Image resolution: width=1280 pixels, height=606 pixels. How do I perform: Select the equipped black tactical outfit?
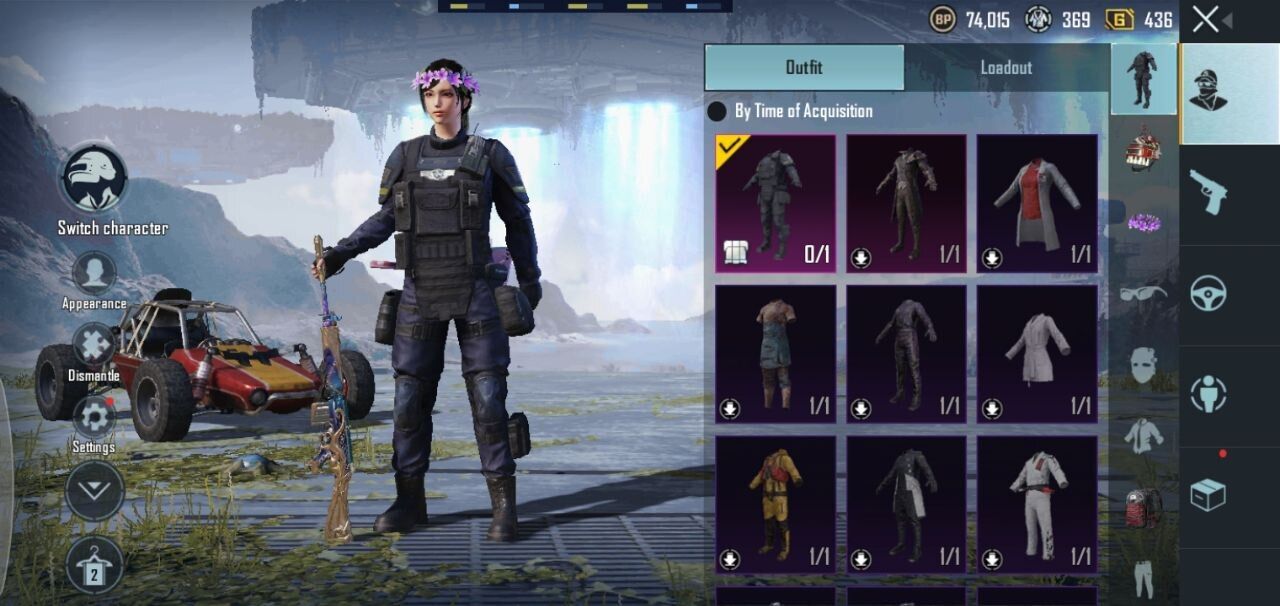point(775,204)
